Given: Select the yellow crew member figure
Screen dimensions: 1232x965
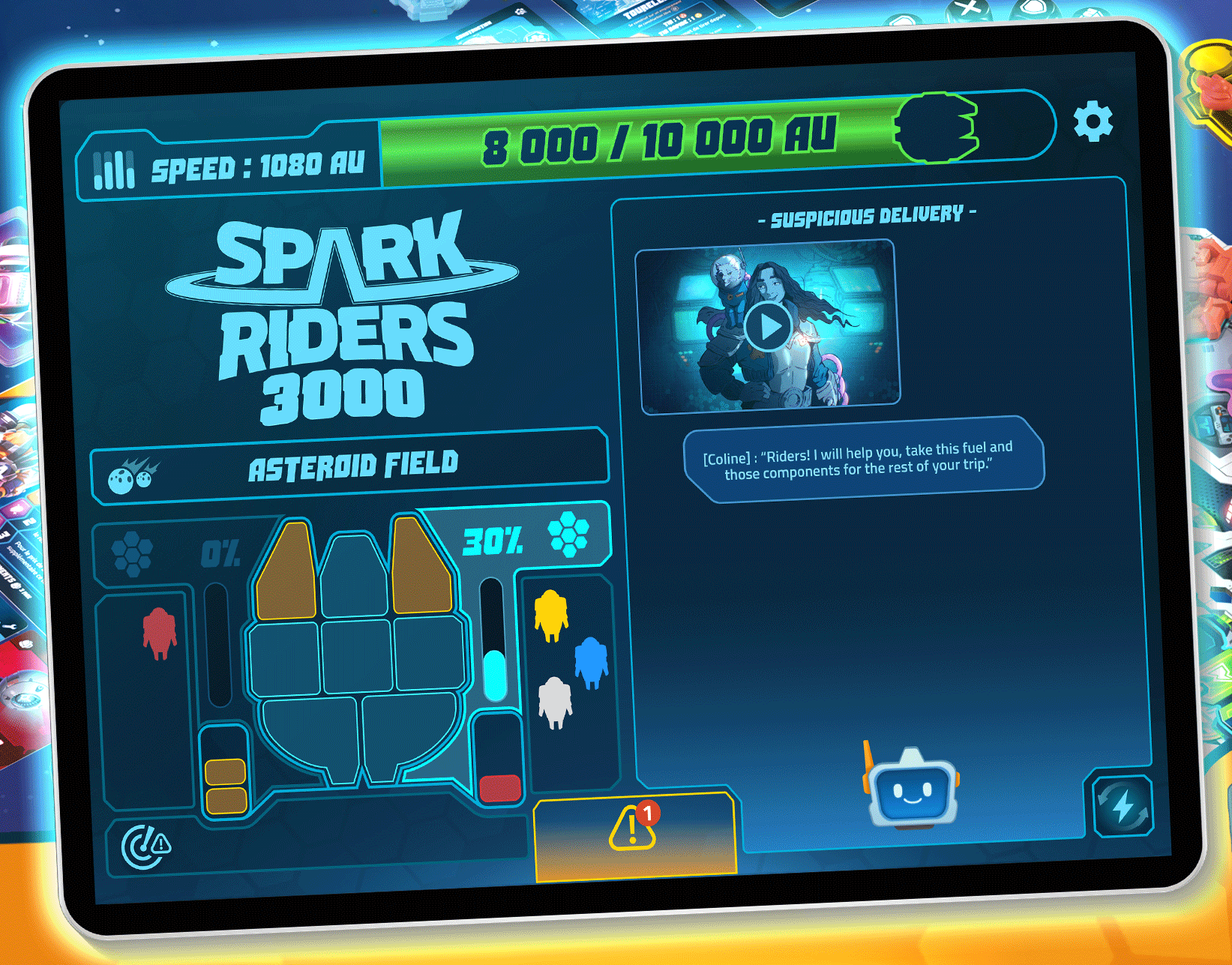Looking at the screenshot, I should tap(551, 615).
